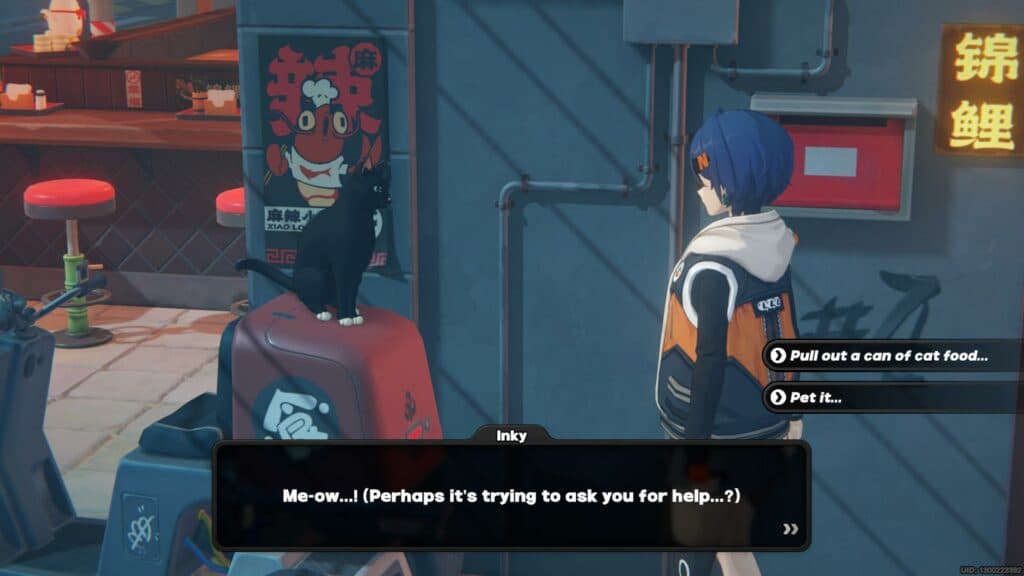Choose "Pull out a can of cat food..."

(888, 356)
